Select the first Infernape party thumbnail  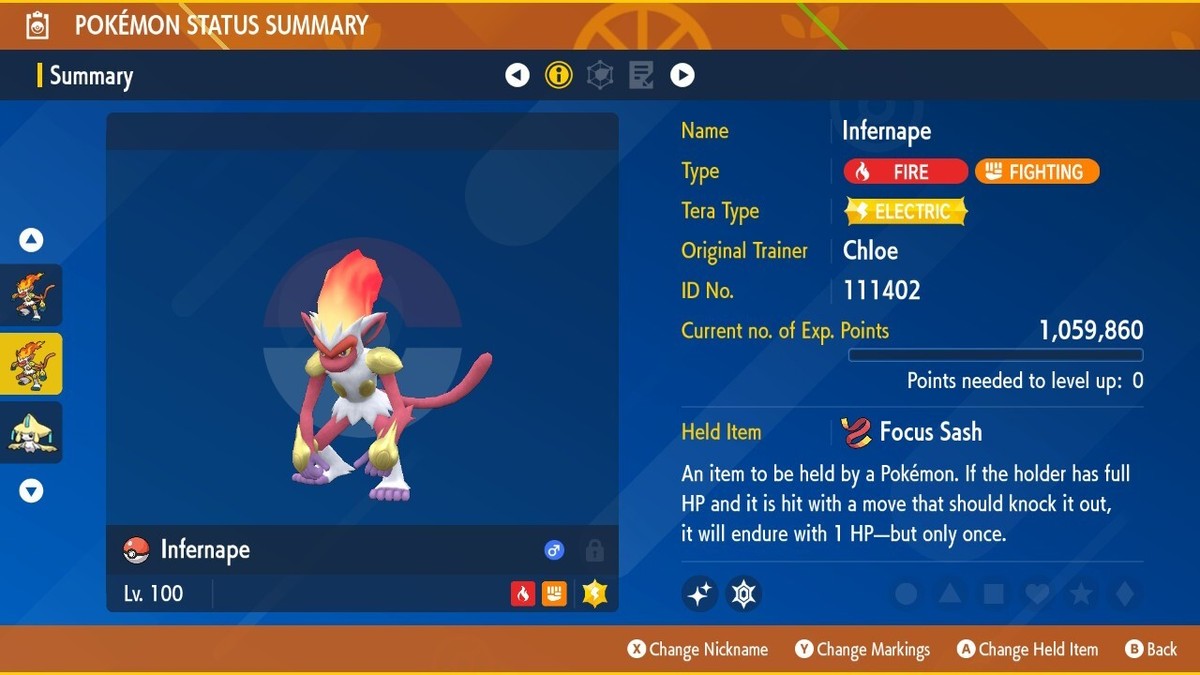coord(32,295)
